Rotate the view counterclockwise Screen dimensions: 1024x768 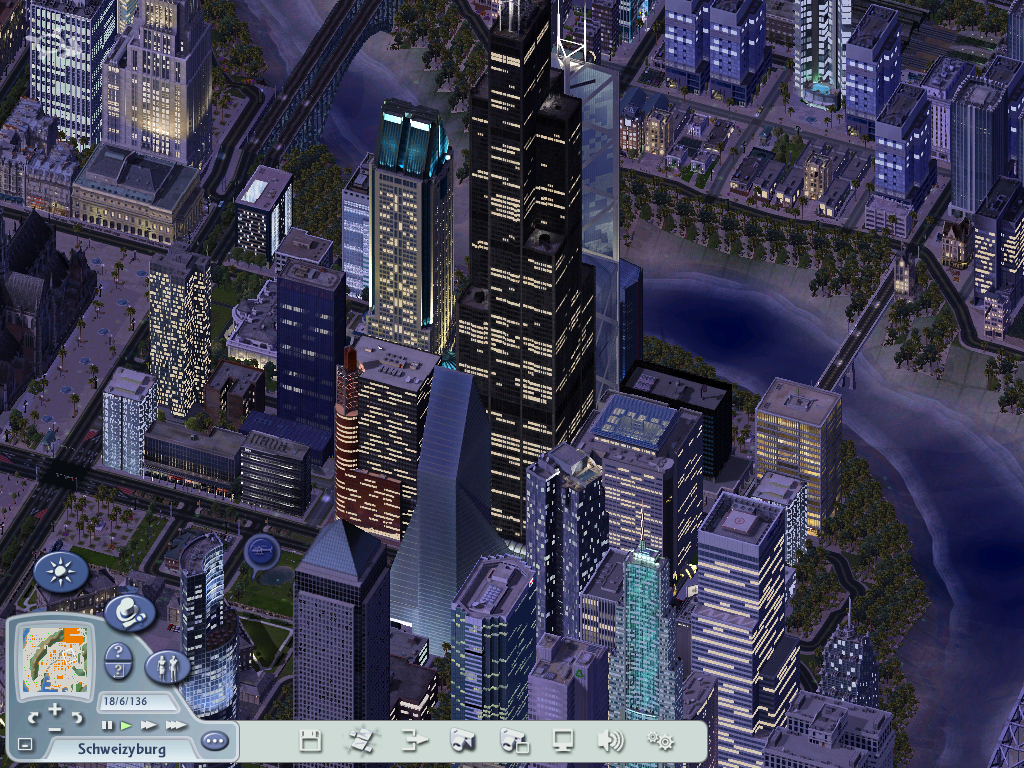click(x=33, y=717)
